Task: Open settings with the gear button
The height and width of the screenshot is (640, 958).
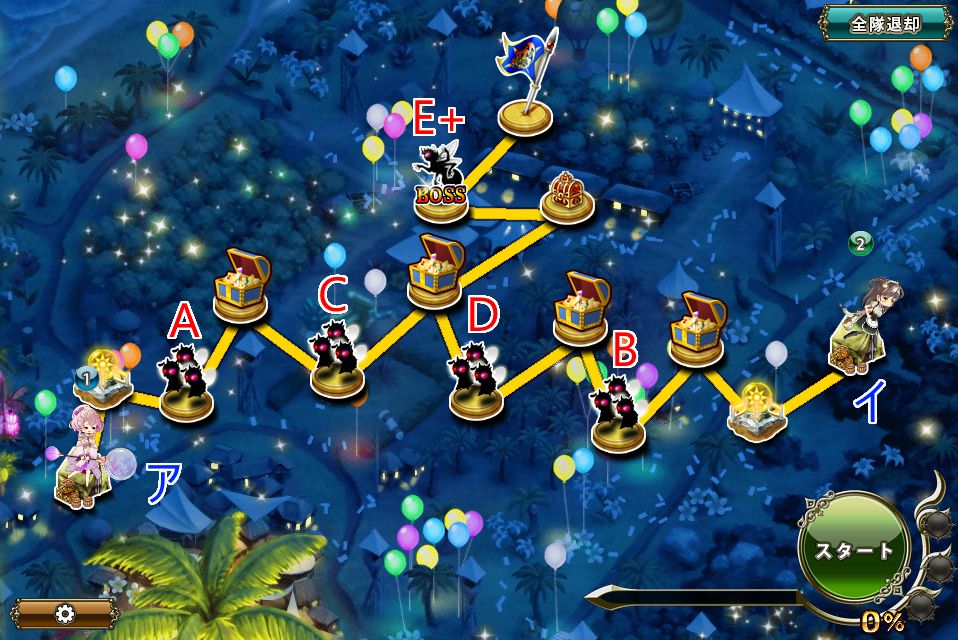Action: point(66,613)
